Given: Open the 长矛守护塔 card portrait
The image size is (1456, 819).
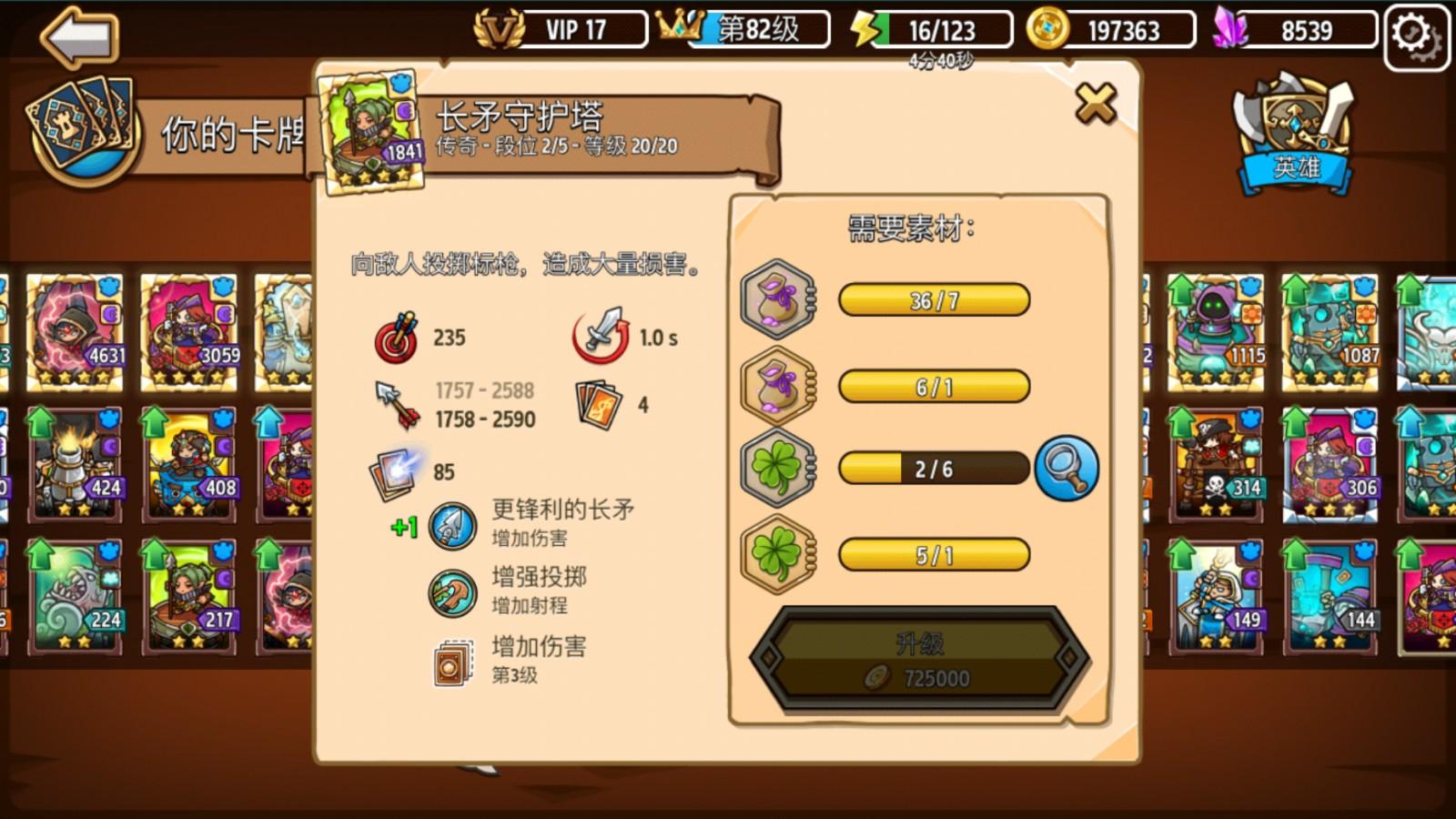Looking at the screenshot, I should coord(369,132).
